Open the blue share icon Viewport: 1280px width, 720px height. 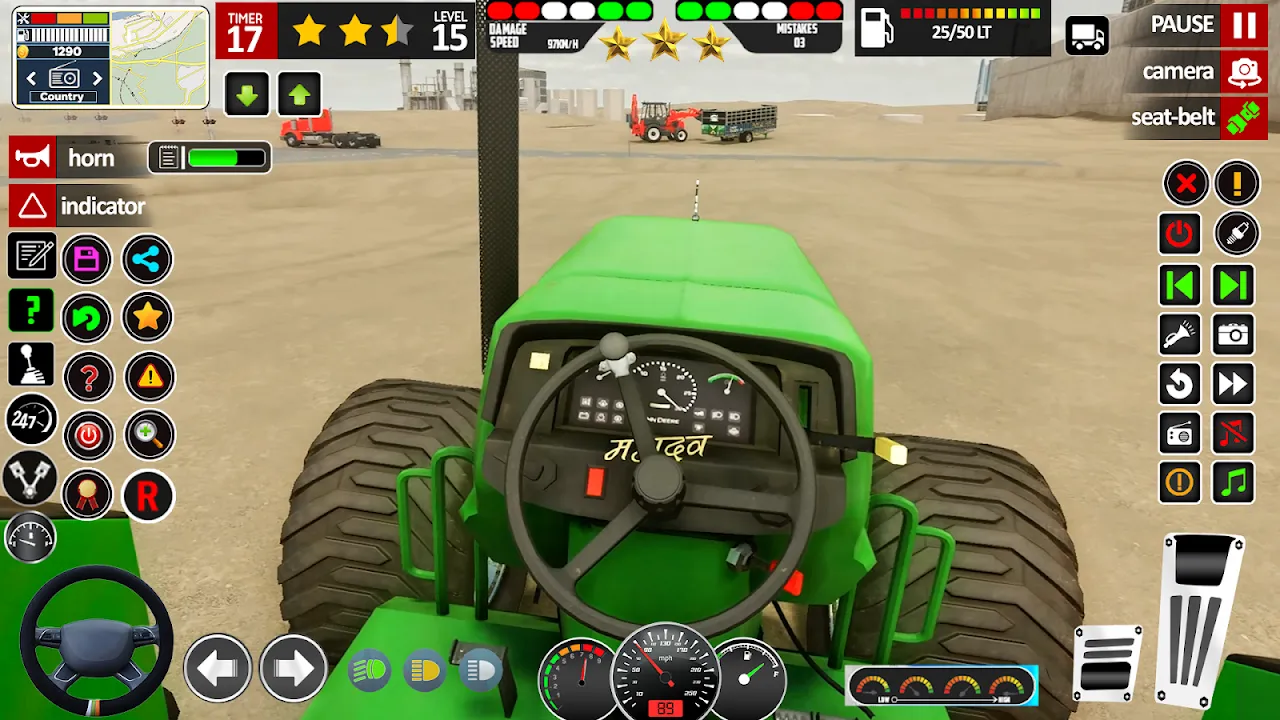coord(147,260)
